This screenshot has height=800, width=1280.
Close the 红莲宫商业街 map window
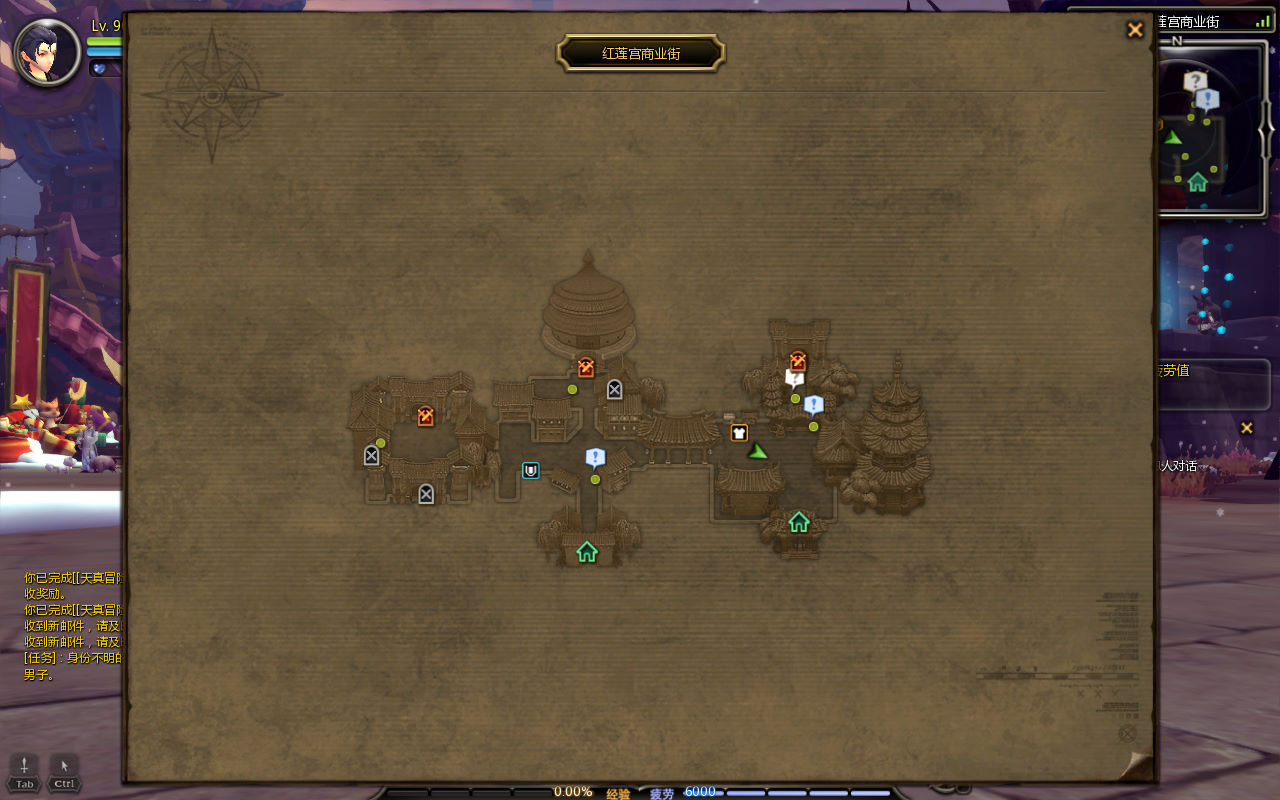pos(1135,30)
